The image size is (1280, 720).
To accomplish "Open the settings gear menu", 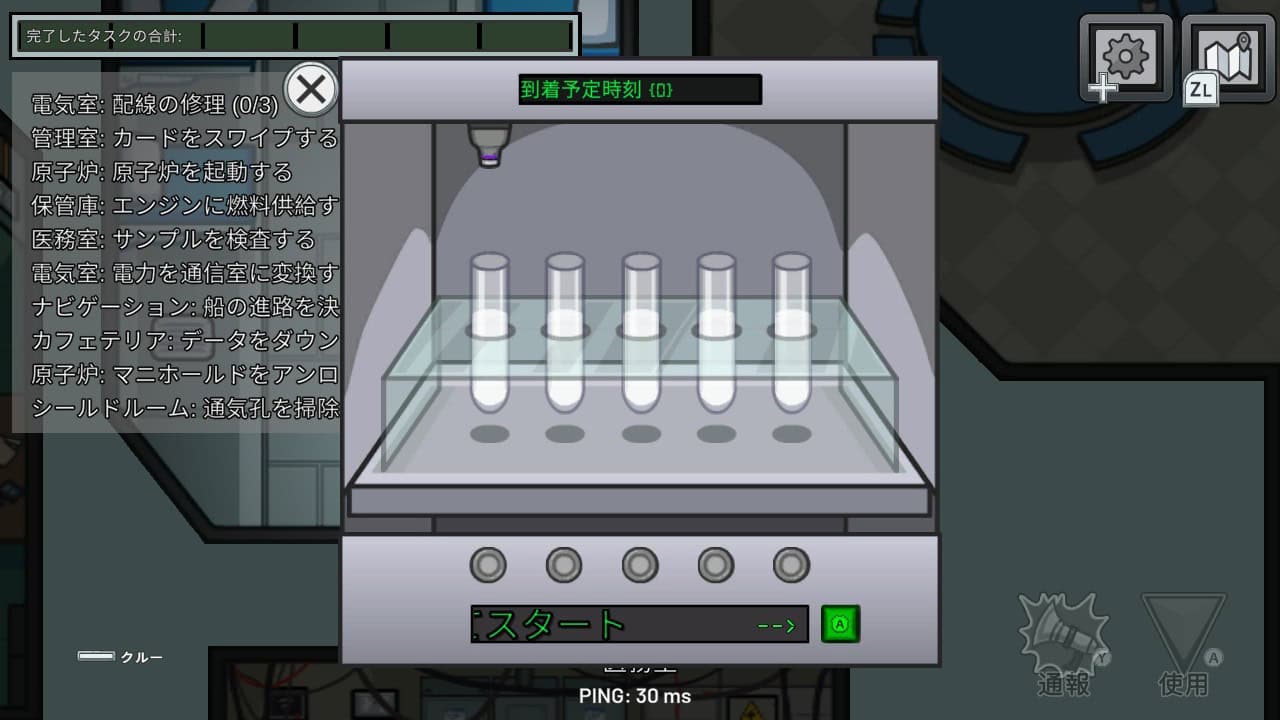I will coord(1126,57).
